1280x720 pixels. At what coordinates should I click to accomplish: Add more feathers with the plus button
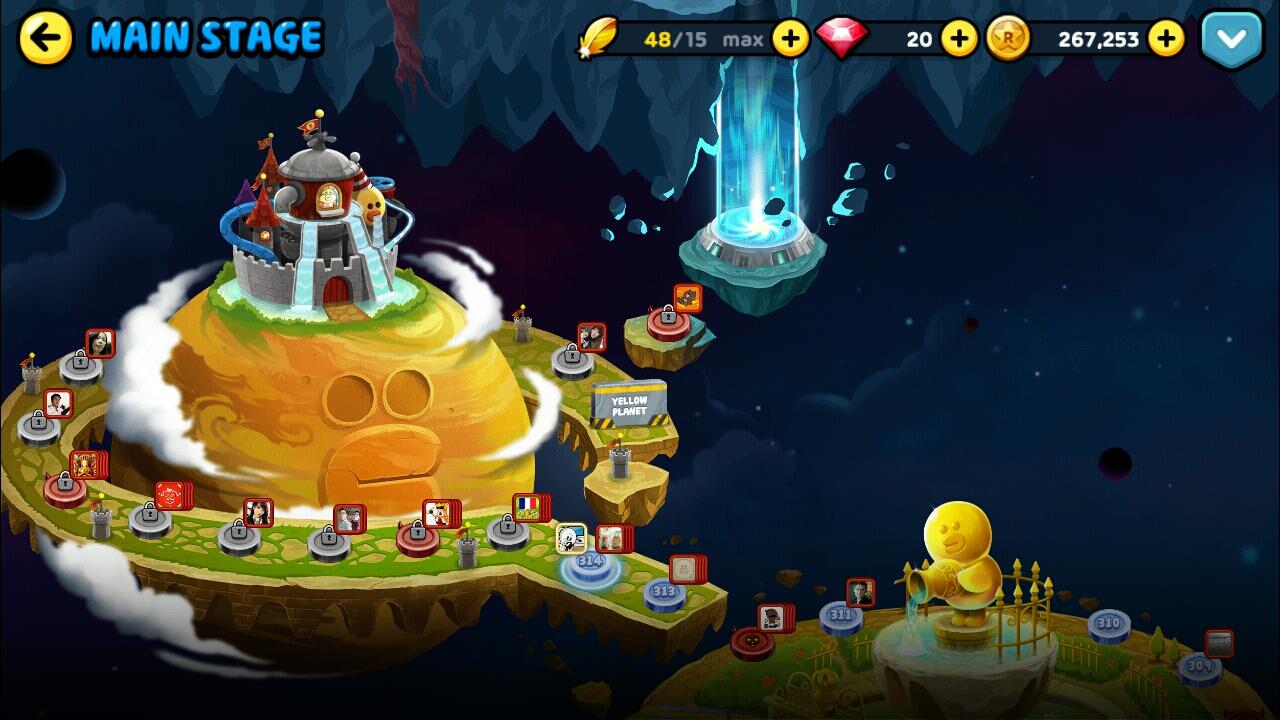[x=791, y=39]
